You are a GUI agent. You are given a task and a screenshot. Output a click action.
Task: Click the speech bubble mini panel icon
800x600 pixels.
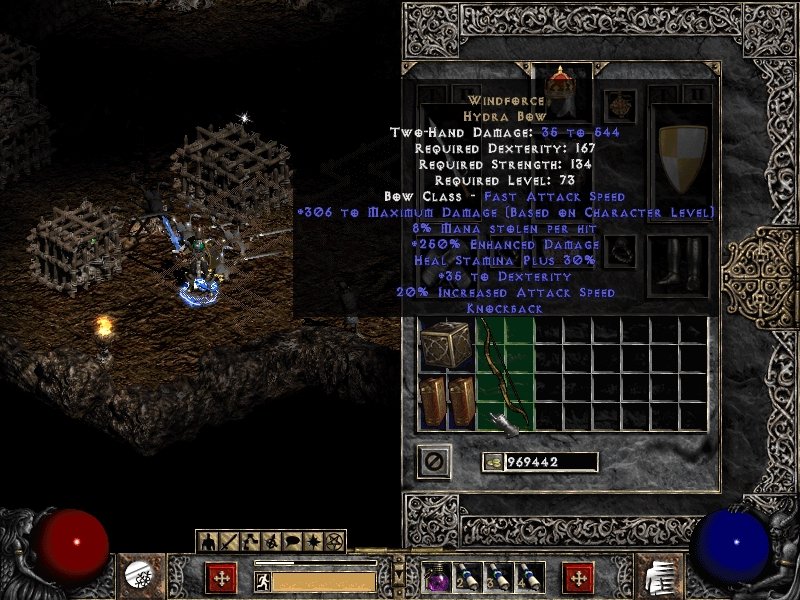point(293,542)
